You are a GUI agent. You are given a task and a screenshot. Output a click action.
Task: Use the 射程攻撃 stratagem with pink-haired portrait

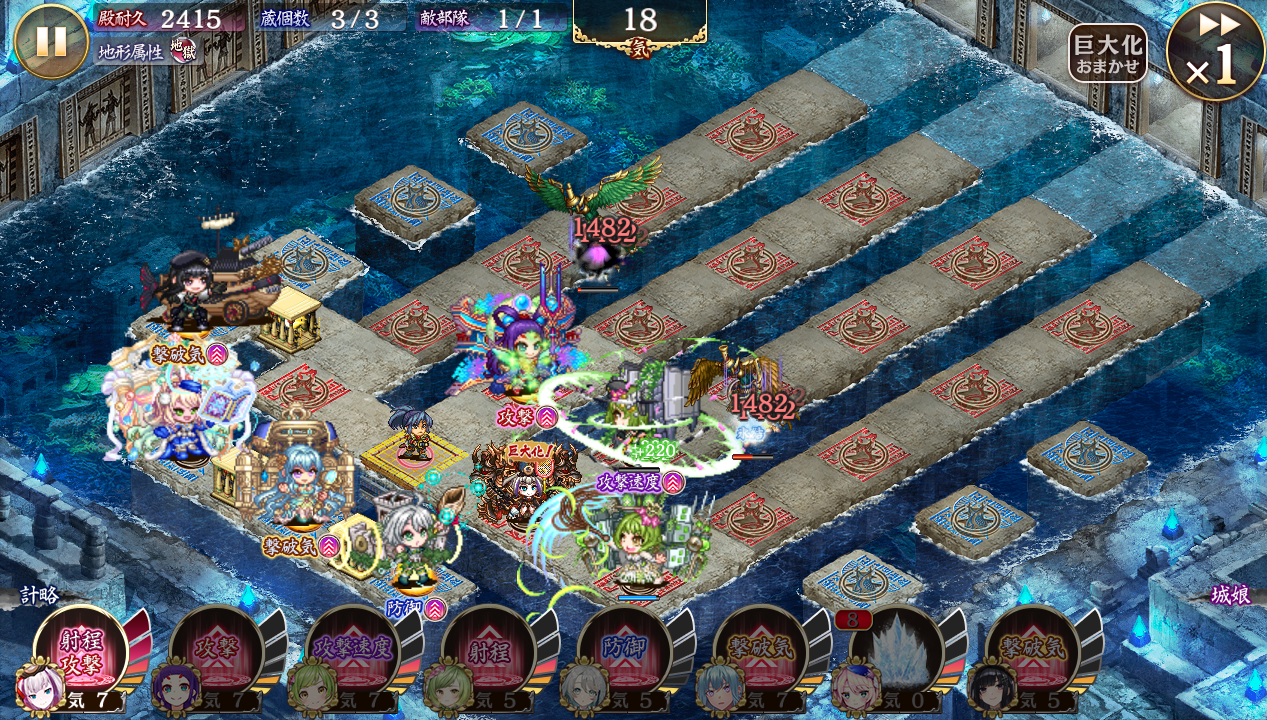80,652
